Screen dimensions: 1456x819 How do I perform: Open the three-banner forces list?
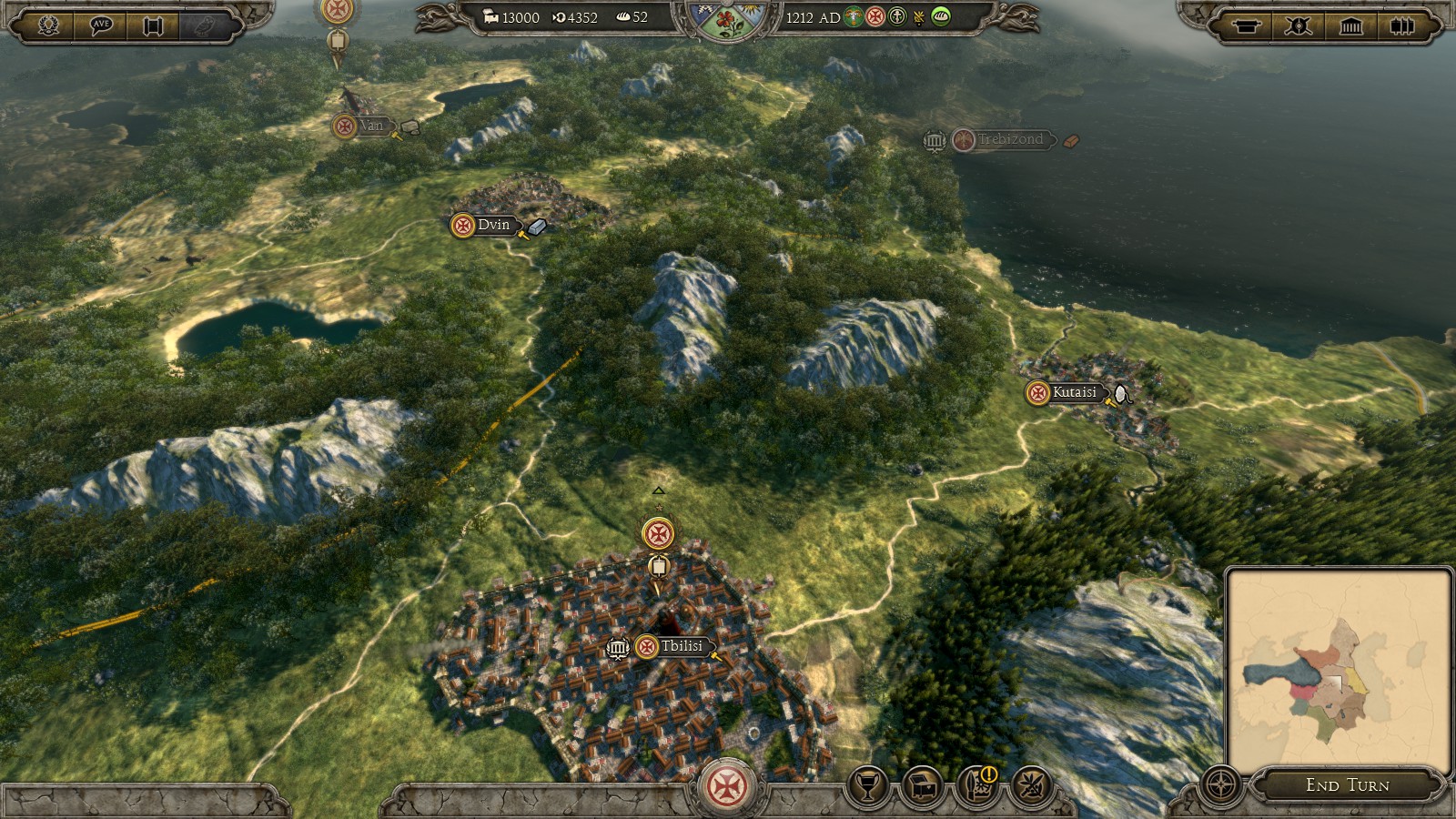coord(1402,25)
